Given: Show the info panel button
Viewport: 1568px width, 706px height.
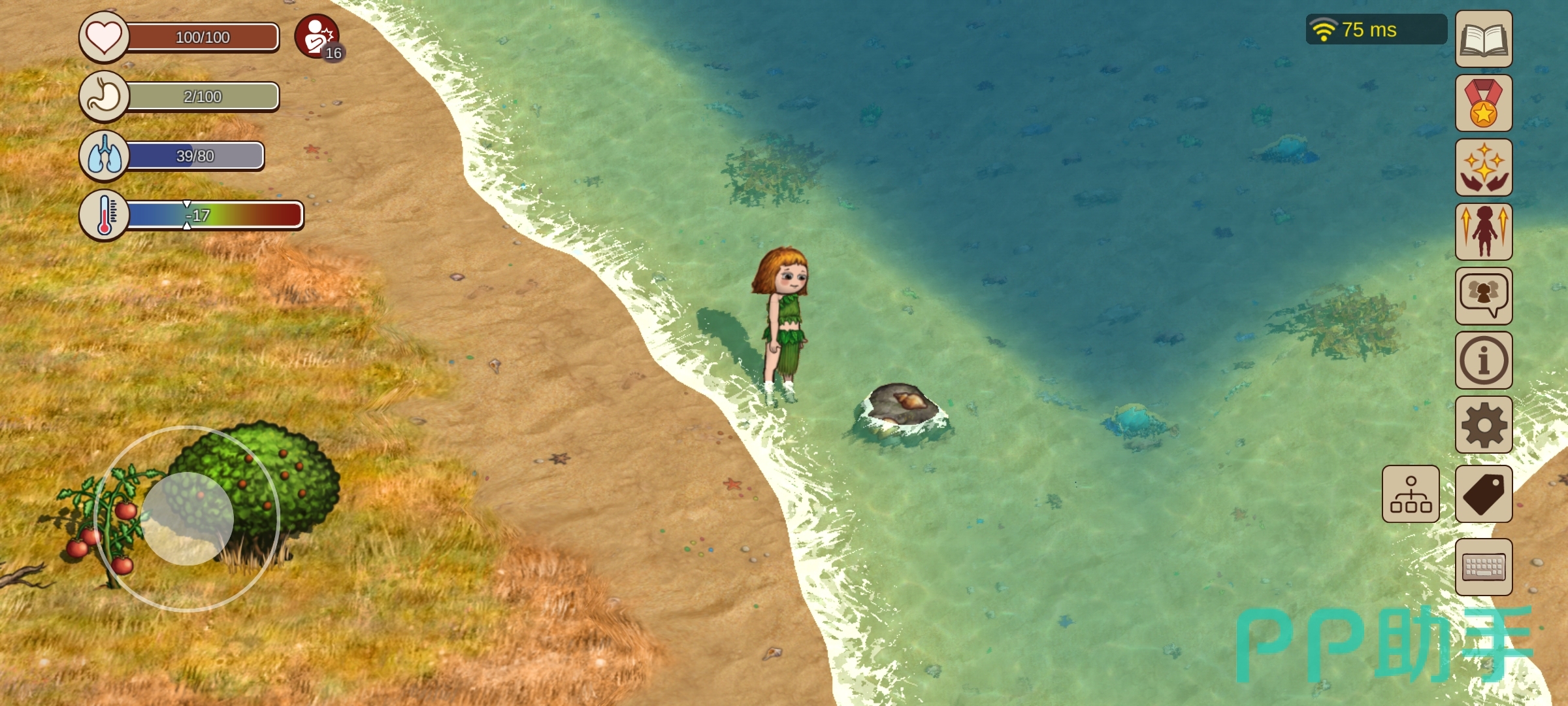Looking at the screenshot, I should pos(1483,360).
